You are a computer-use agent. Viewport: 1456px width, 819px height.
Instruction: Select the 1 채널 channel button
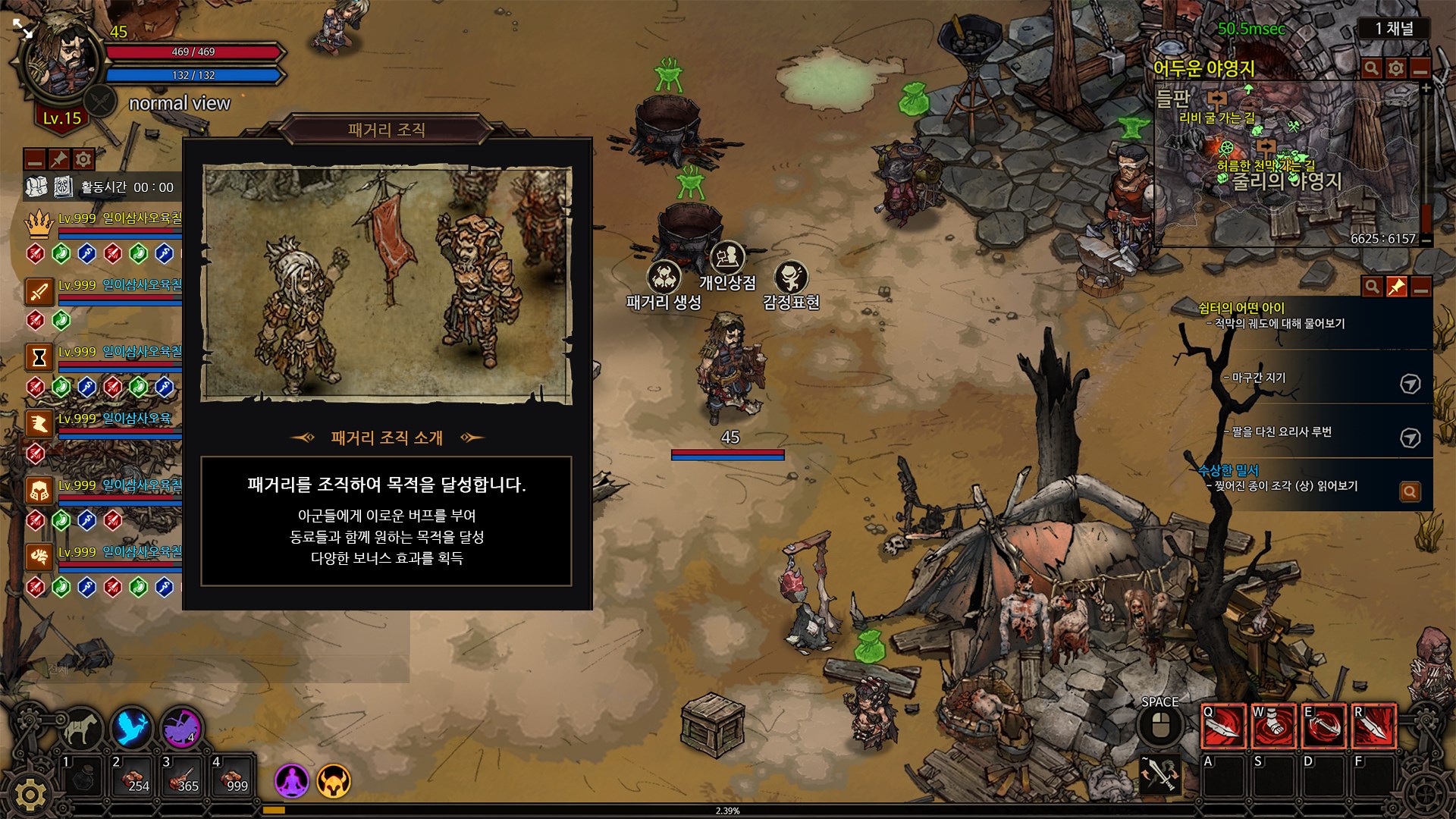1394,29
